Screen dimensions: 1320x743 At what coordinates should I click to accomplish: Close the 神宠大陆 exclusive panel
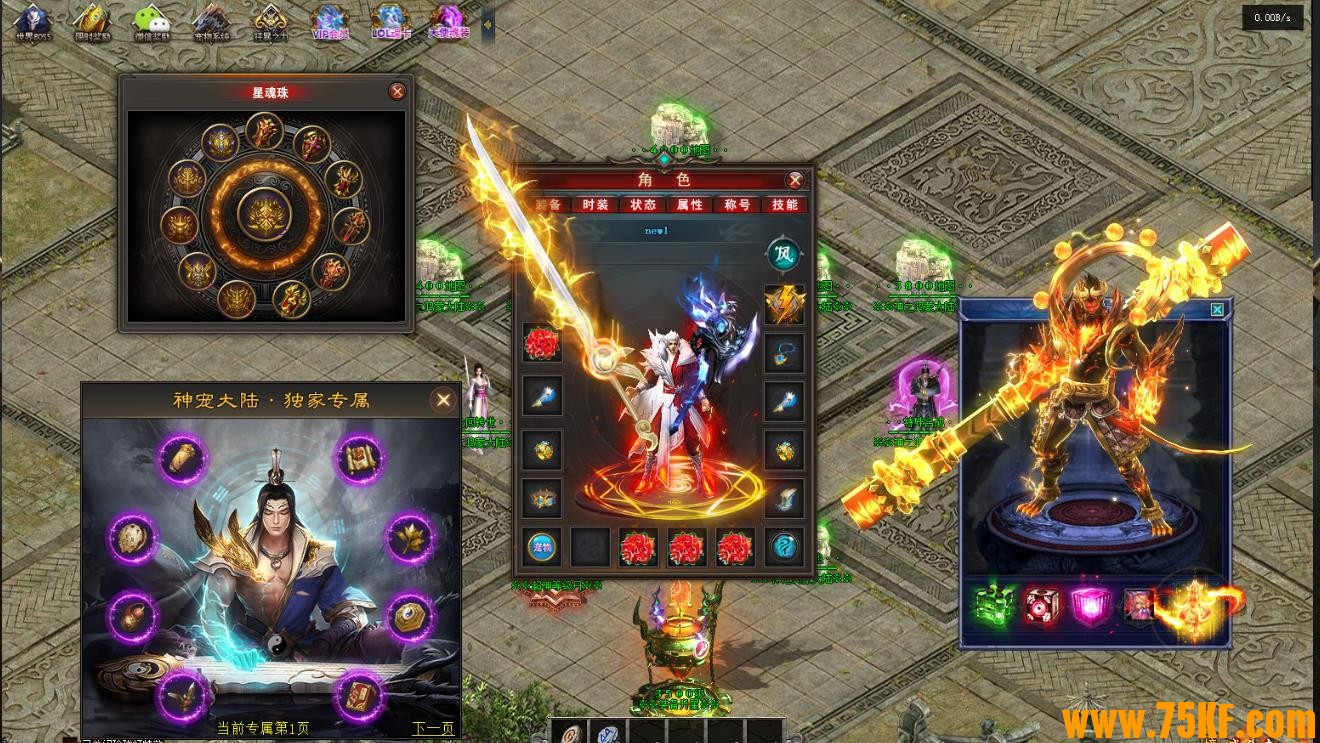[443, 400]
